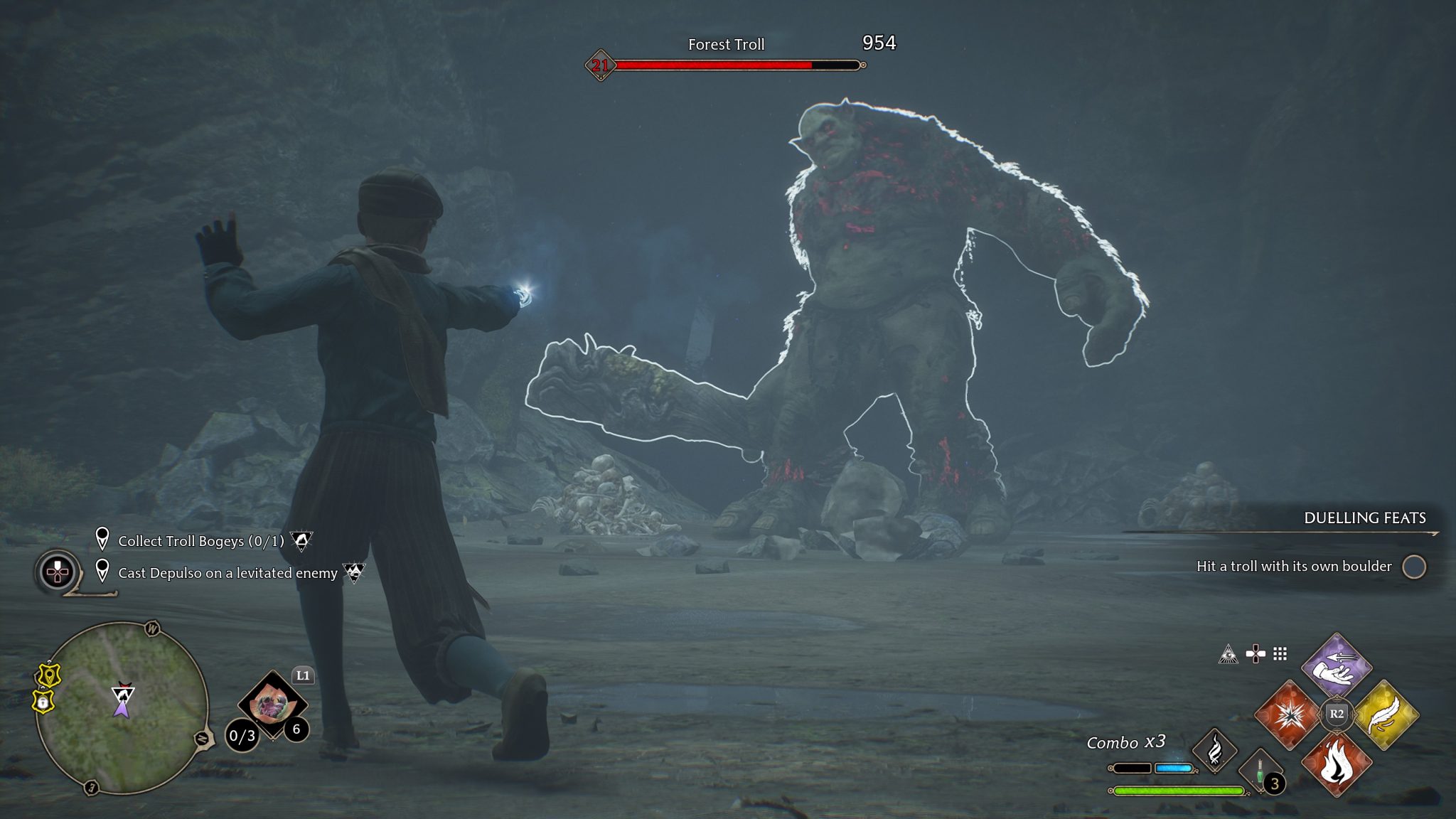This screenshot has height=819, width=1456.
Task: Click the yellow padlock badge beside minimap
Action: coord(44,702)
